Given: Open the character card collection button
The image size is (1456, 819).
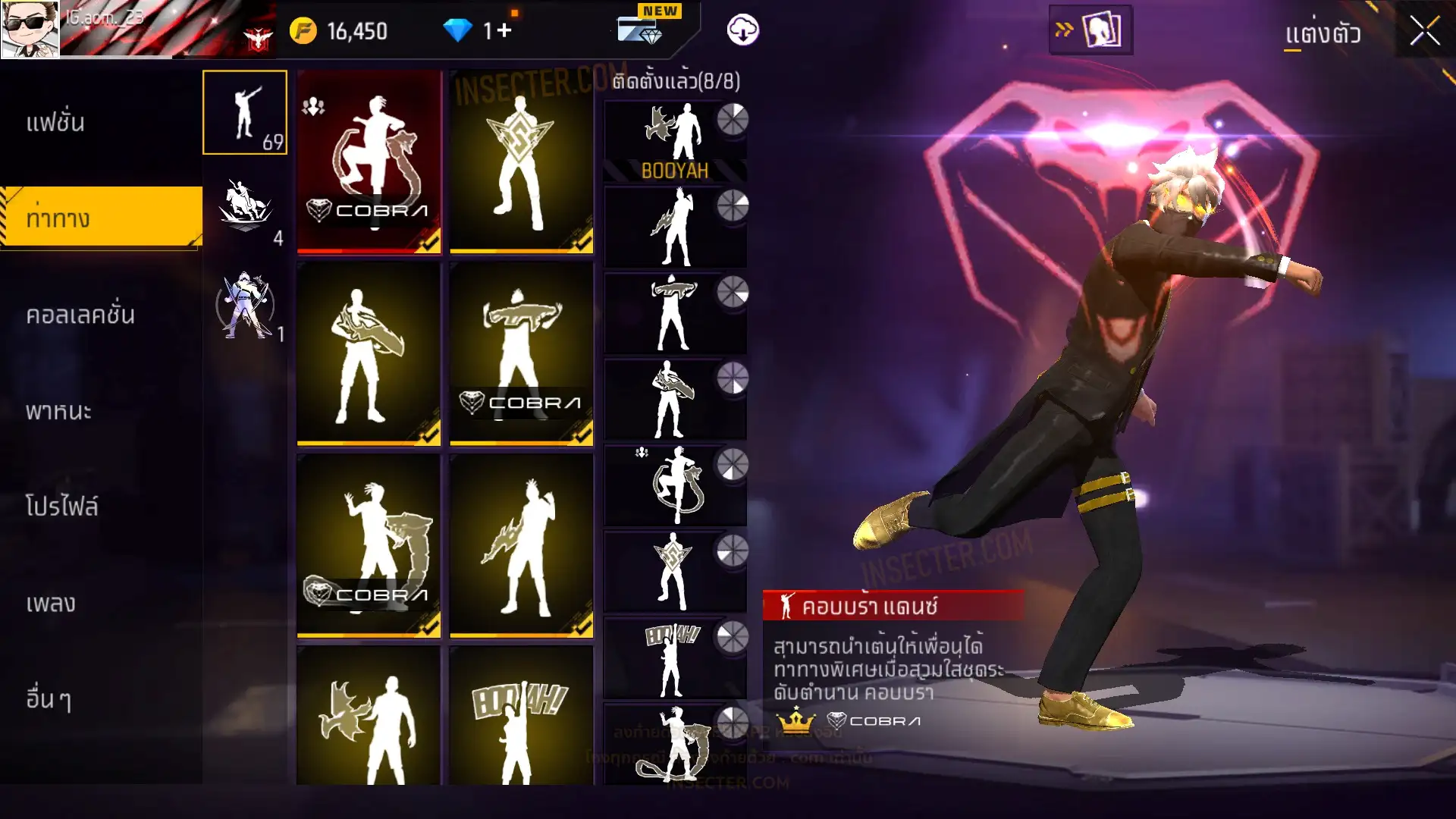Looking at the screenshot, I should 1090,30.
